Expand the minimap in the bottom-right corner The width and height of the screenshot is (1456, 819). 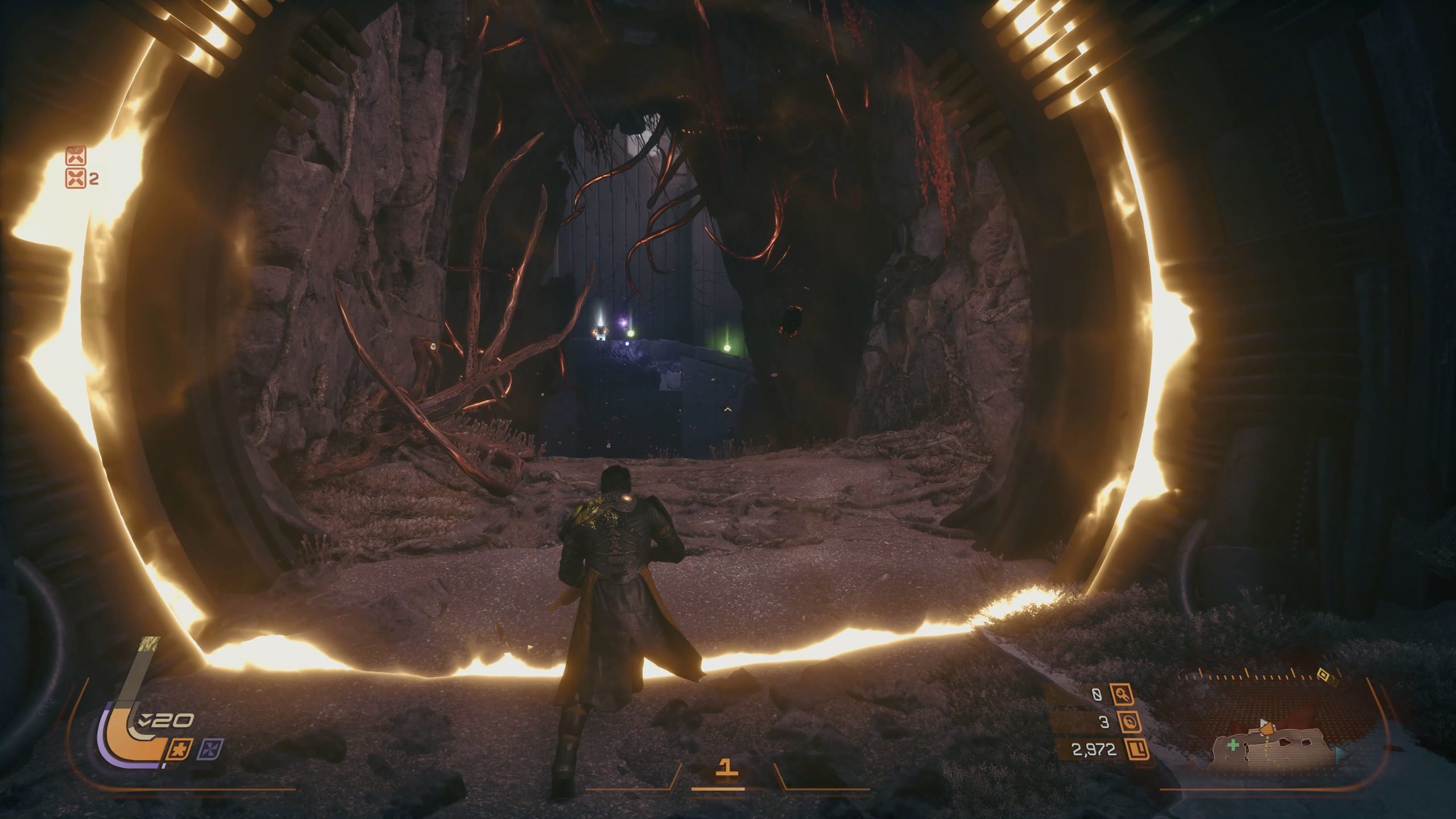1268,745
